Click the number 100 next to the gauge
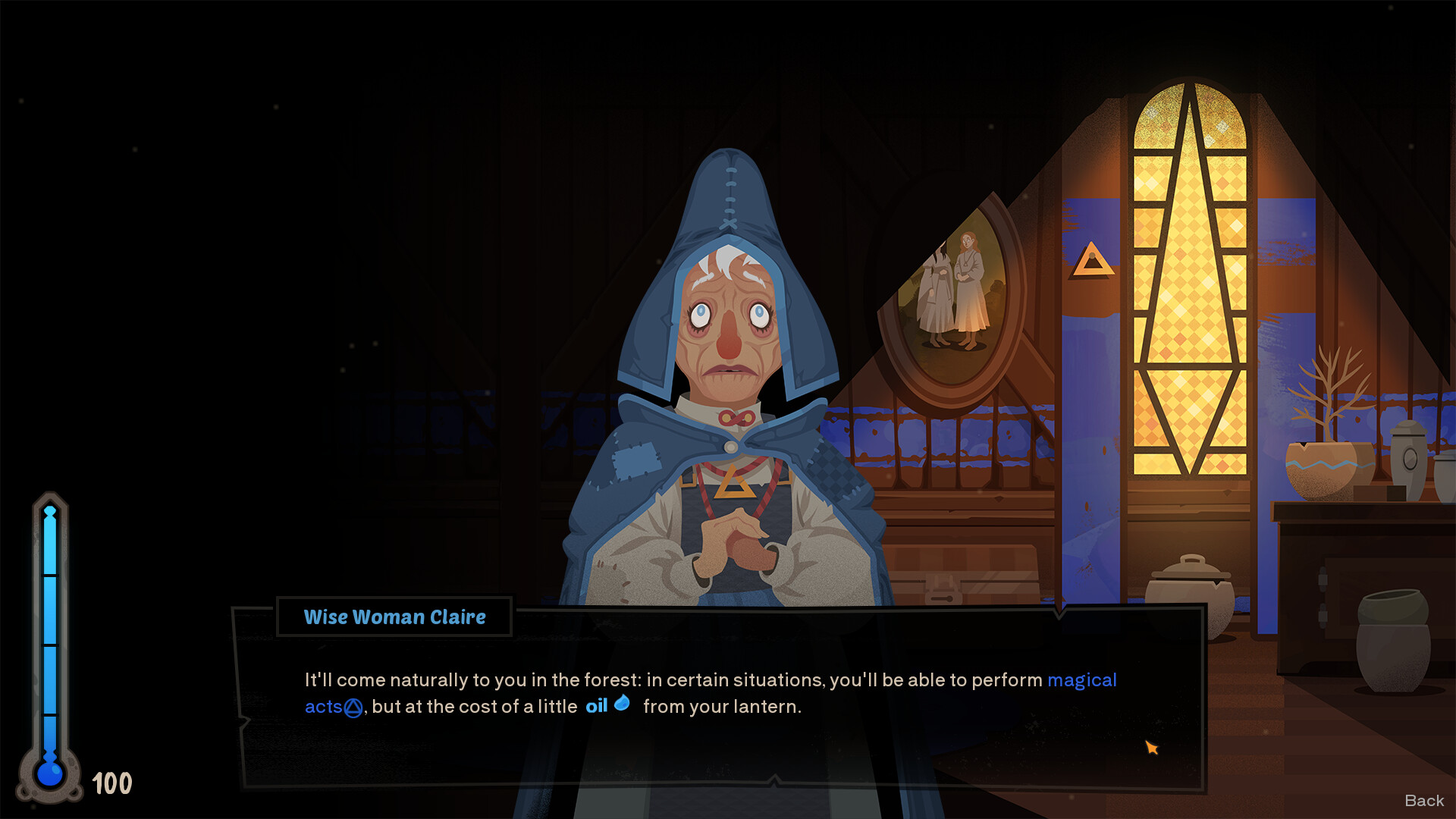 [111, 783]
